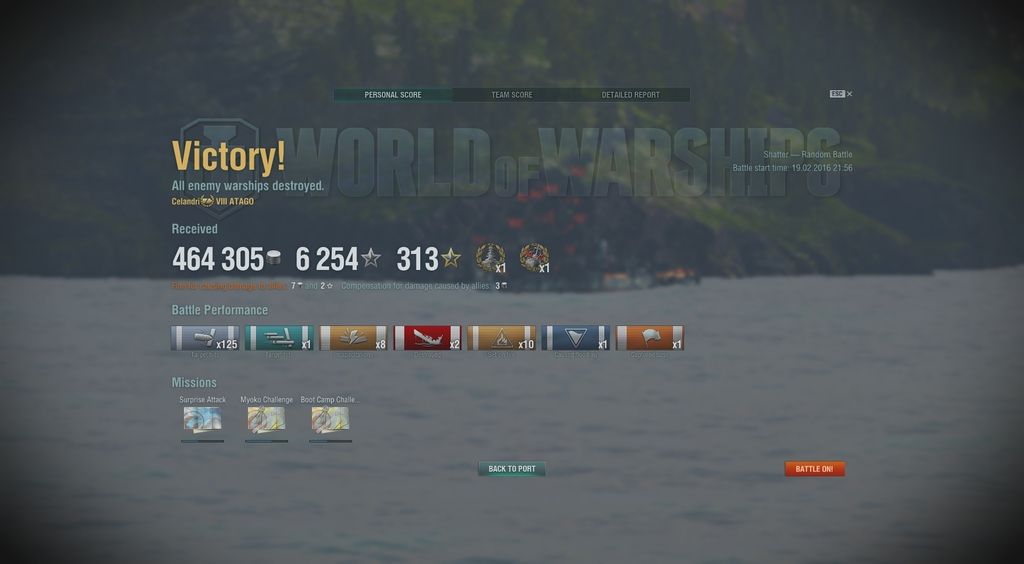View the x10 set on fire ribbon
This screenshot has height=564, width=1024.
click(x=501, y=338)
